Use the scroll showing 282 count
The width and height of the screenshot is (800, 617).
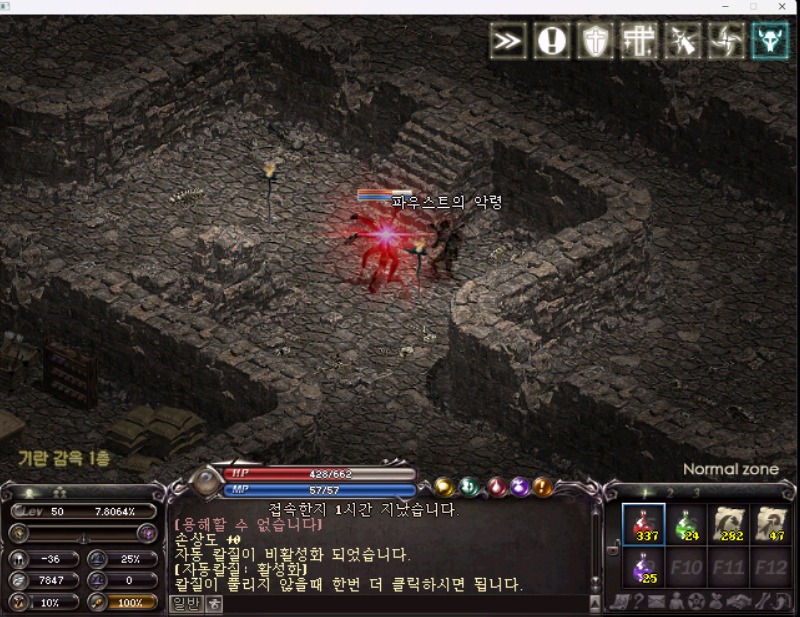731,524
